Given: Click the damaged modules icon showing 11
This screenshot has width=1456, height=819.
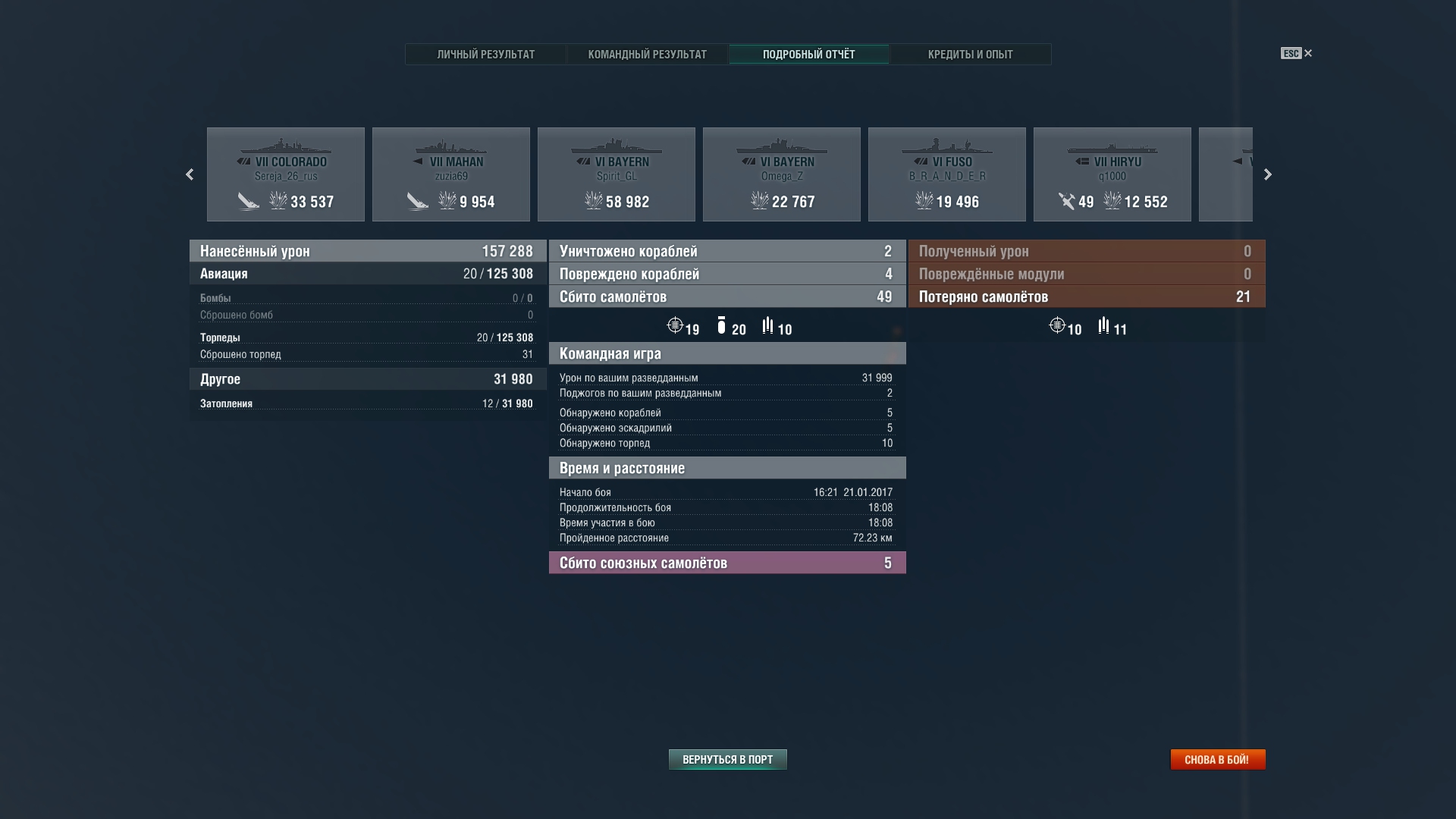Looking at the screenshot, I should [1103, 326].
